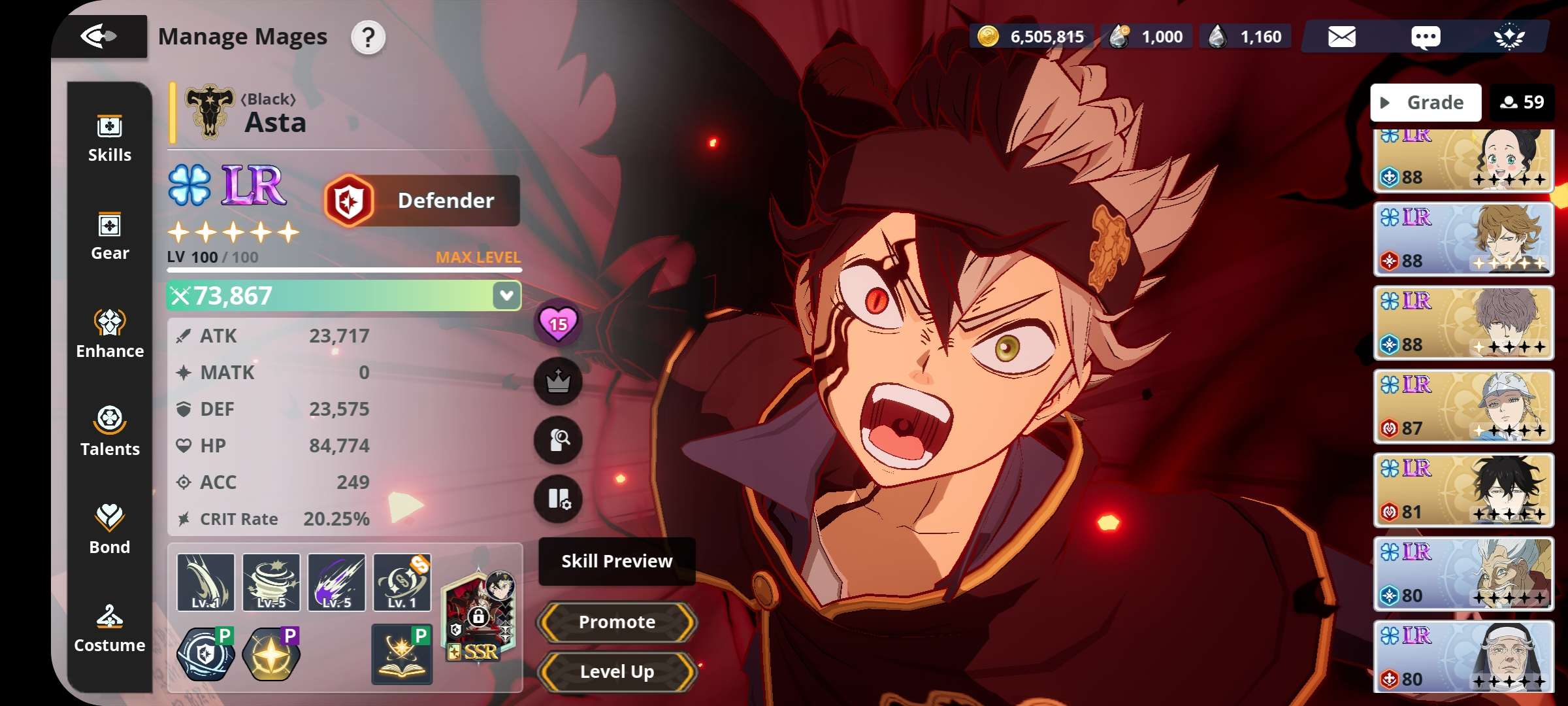The image size is (1568, 706).
Task: Select the Enhance tab
Action: pyautogui.click(x=109, y=334)
